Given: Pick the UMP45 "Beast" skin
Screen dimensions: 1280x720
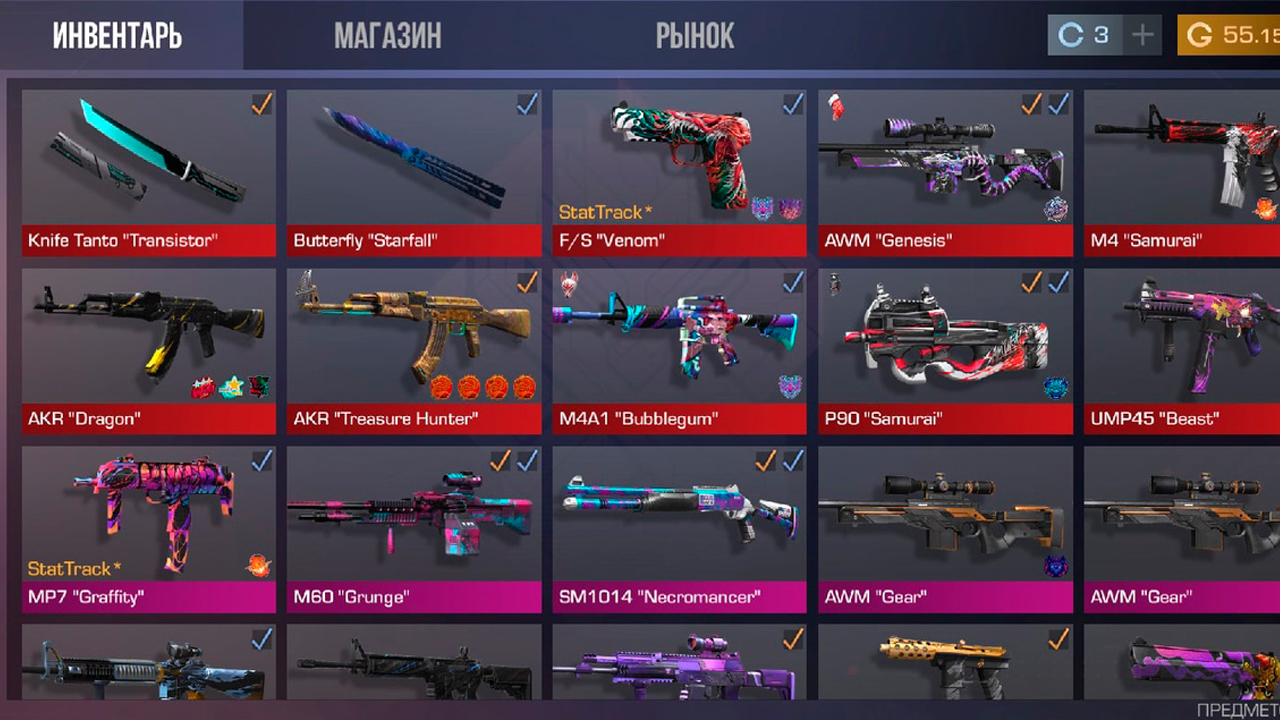Looking at the screenshot, I should pos(1182,350).
